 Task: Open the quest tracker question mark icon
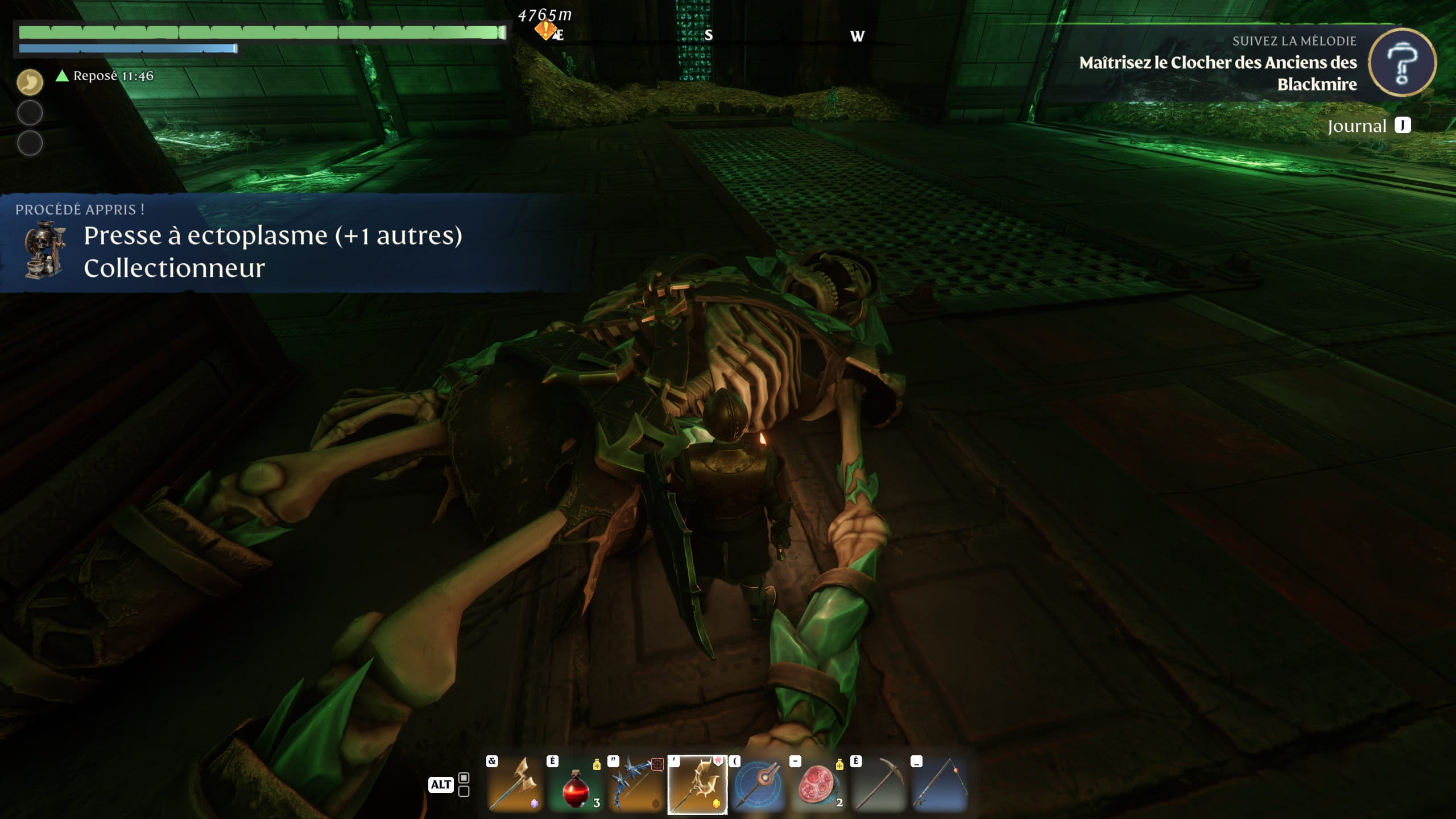1402,63
